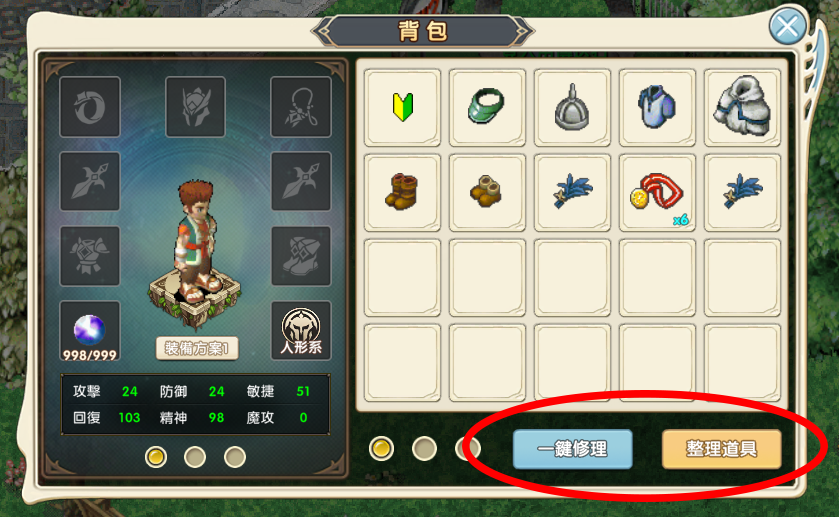This screenshot has height=517, width=839.
Task: Click the 人形系 race type icon
Action: click(300, 332)
